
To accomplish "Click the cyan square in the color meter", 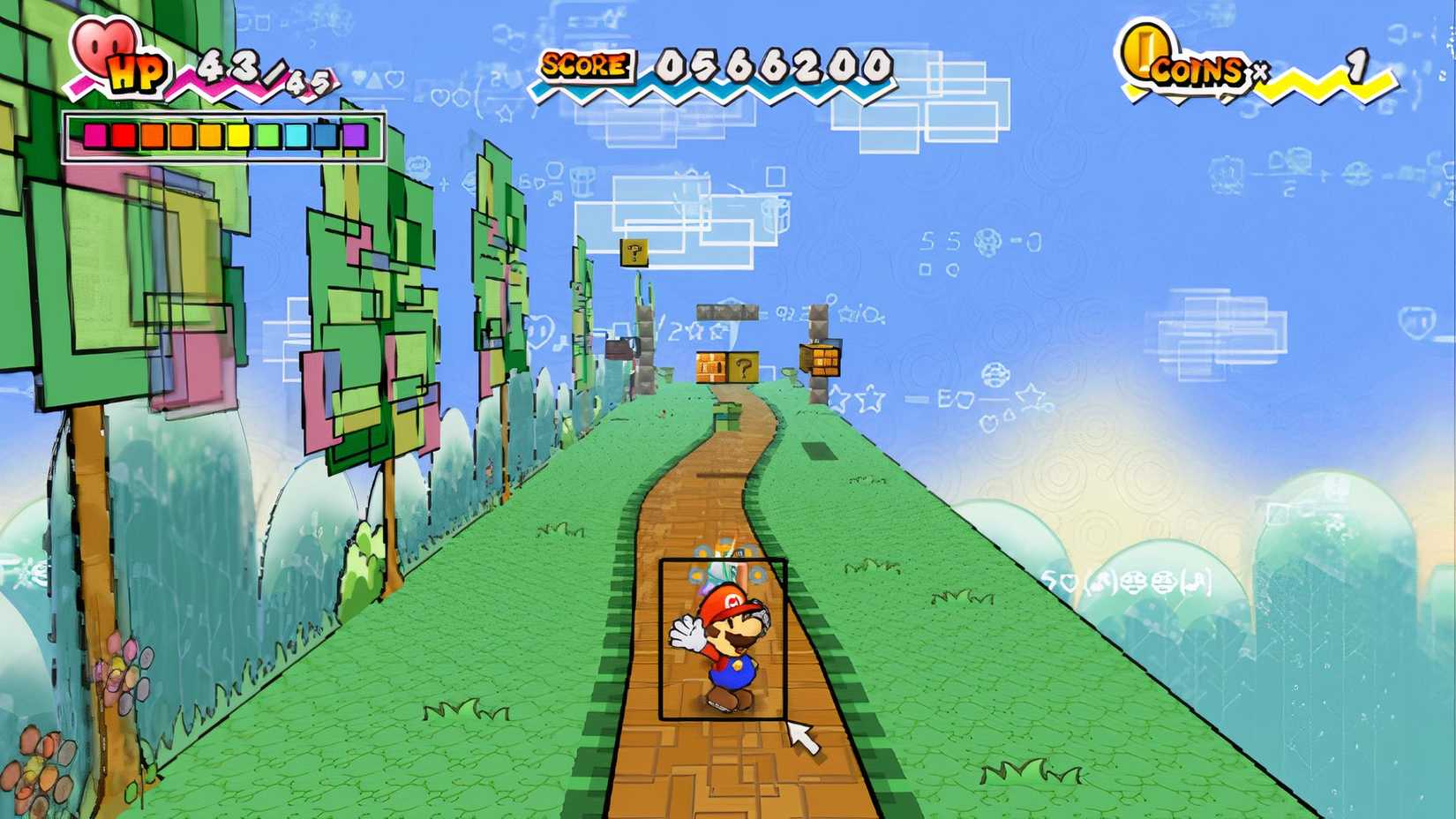I will [297, 135].
